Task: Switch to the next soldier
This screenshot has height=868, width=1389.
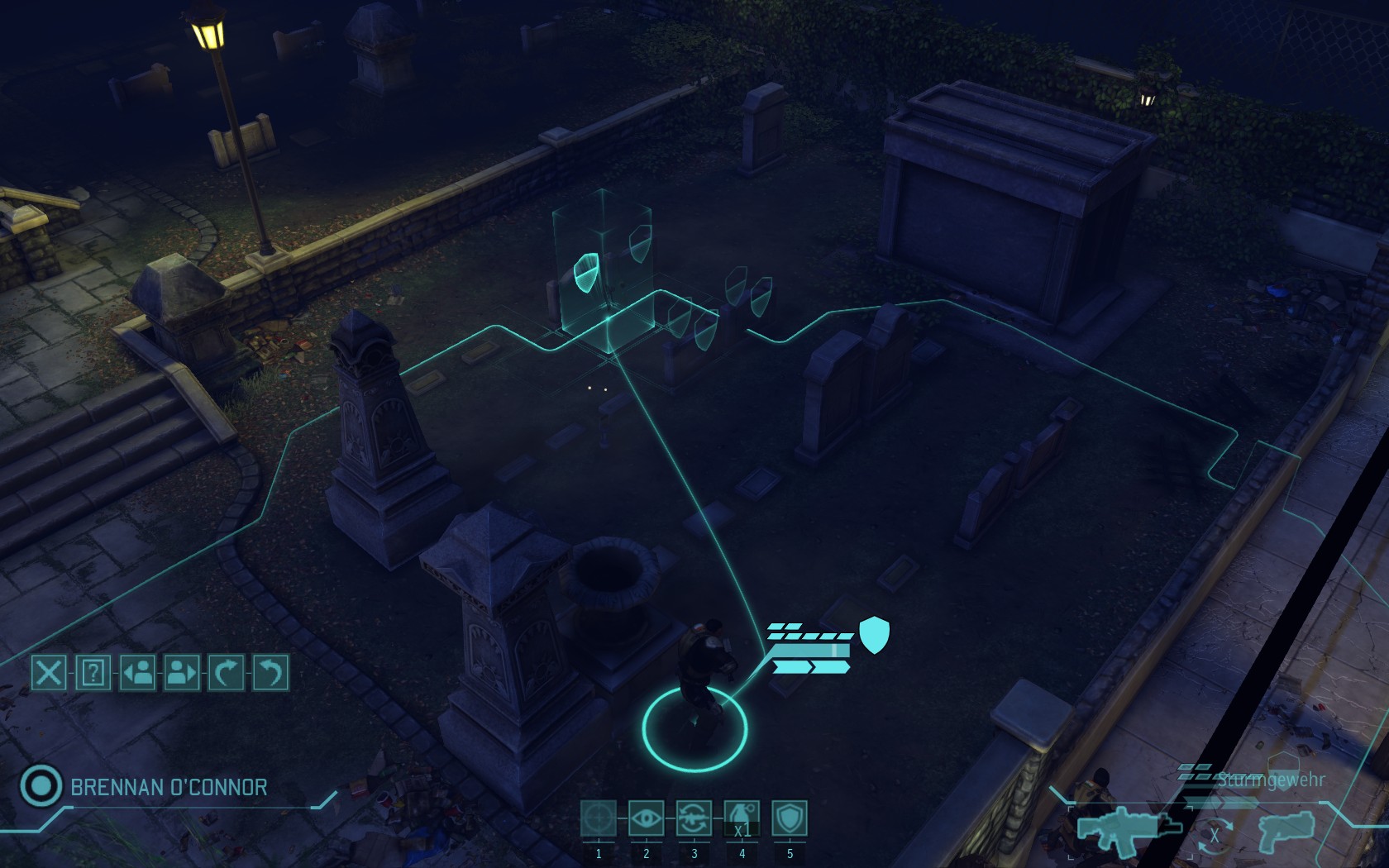Action: pyautogui.click(x=182, y=672)
